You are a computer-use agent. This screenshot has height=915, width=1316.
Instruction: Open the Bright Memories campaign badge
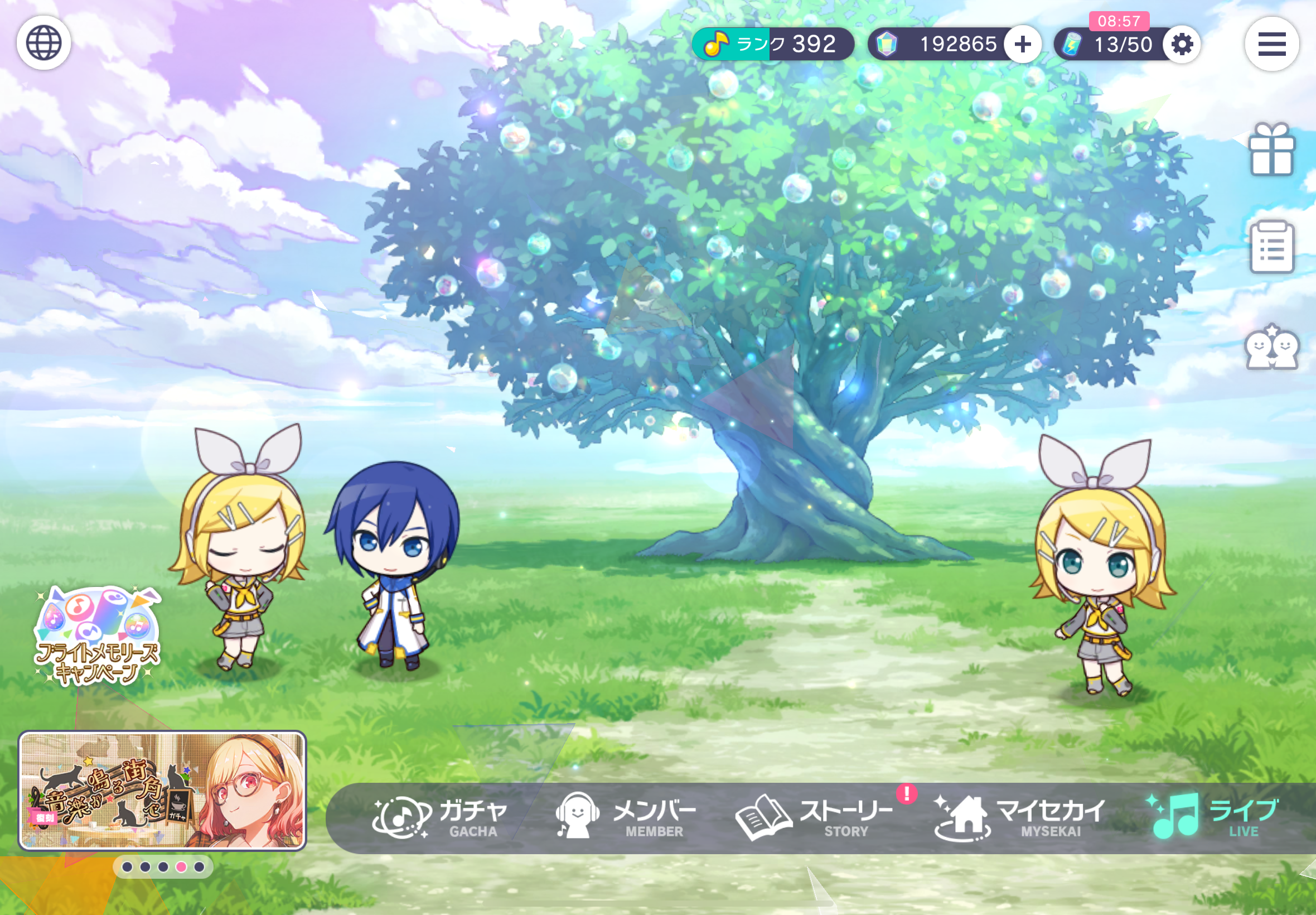point(98,637)
